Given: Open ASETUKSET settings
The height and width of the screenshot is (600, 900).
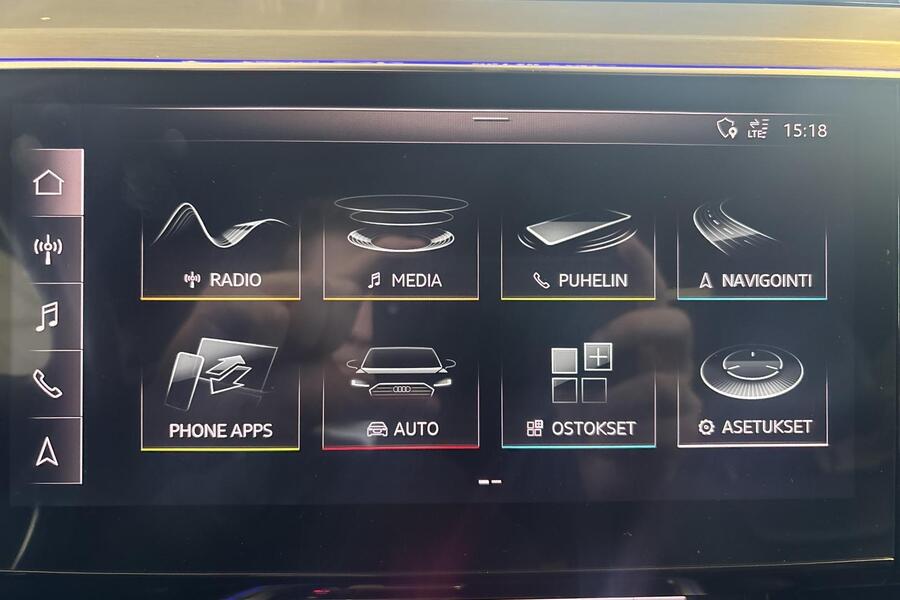Looking at the screenshot, I should coord(752,395).
